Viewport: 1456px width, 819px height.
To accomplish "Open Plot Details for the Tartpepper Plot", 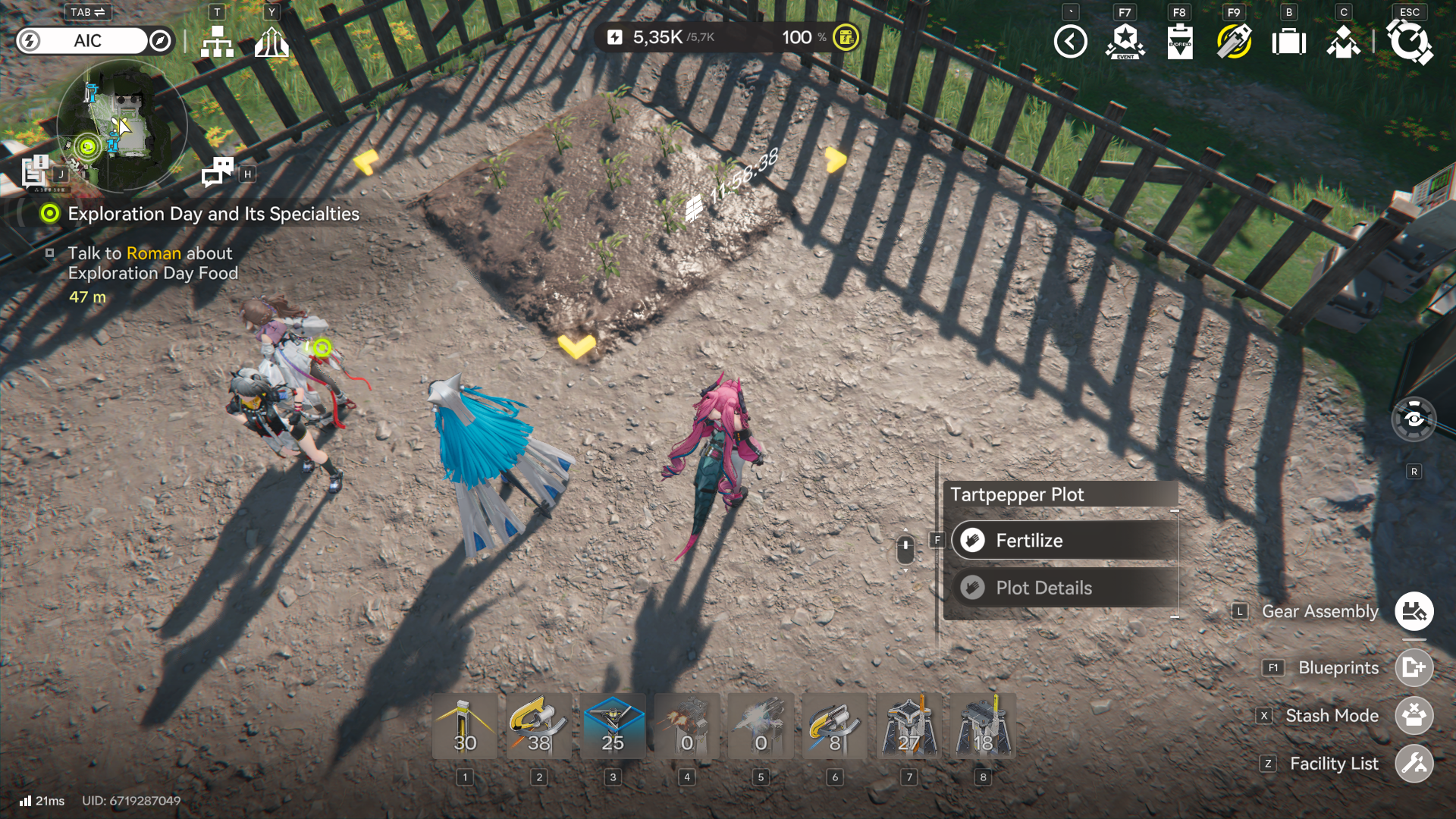I will [1063, 588].
